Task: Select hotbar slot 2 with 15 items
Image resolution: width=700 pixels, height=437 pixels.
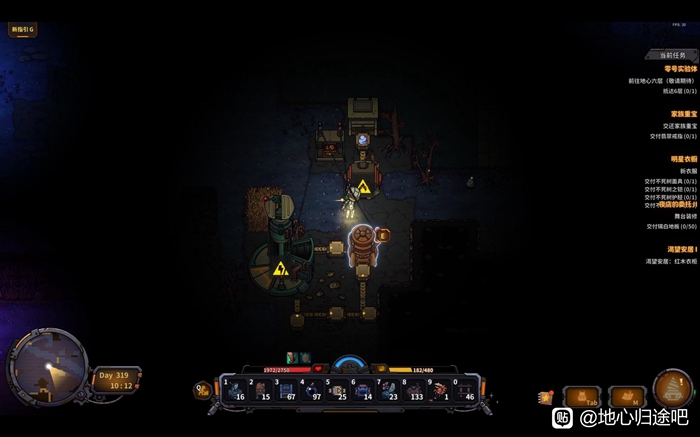Action: [258, 389]
